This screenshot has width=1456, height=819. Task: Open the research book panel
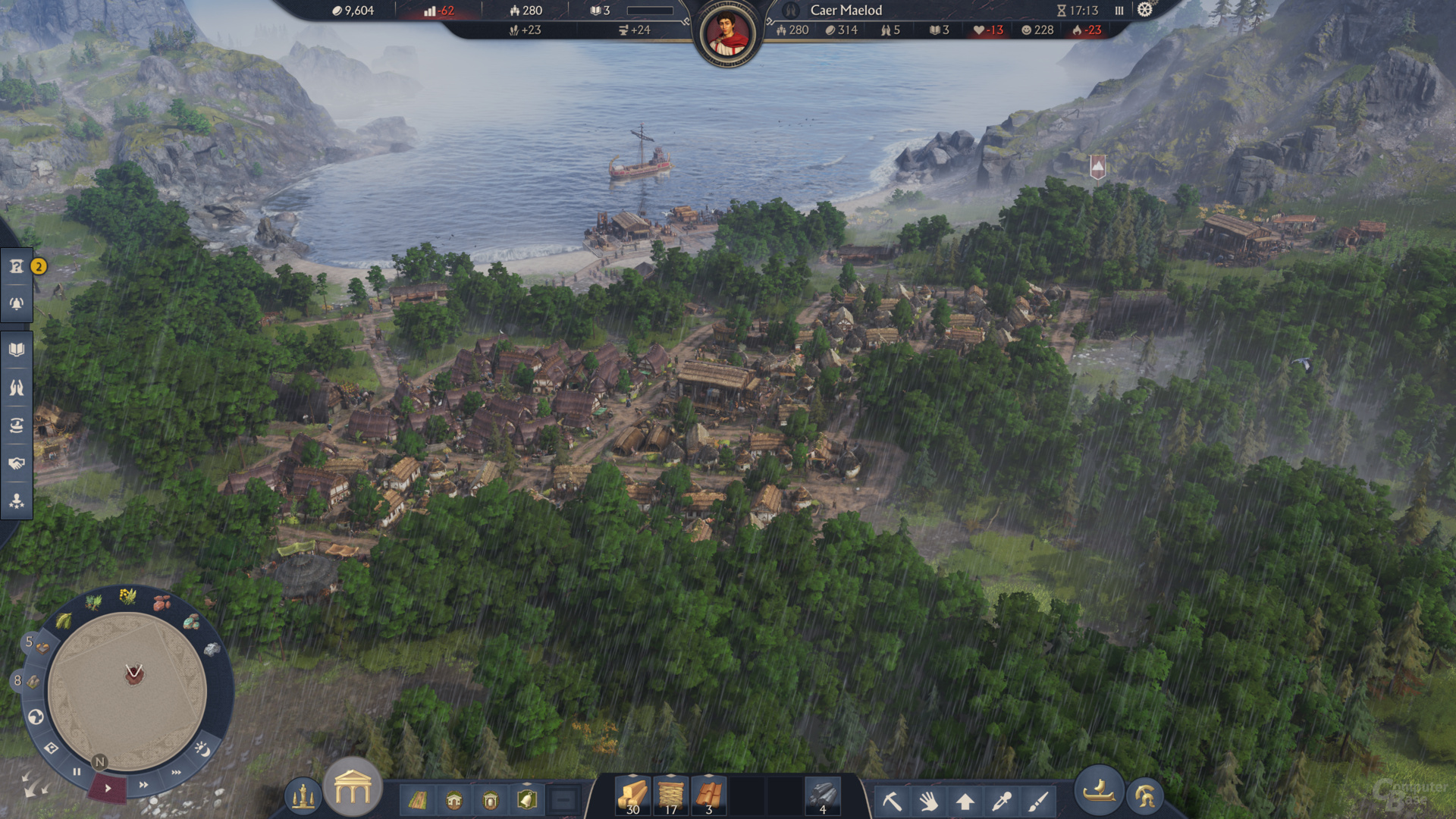(x=17, y=350)
